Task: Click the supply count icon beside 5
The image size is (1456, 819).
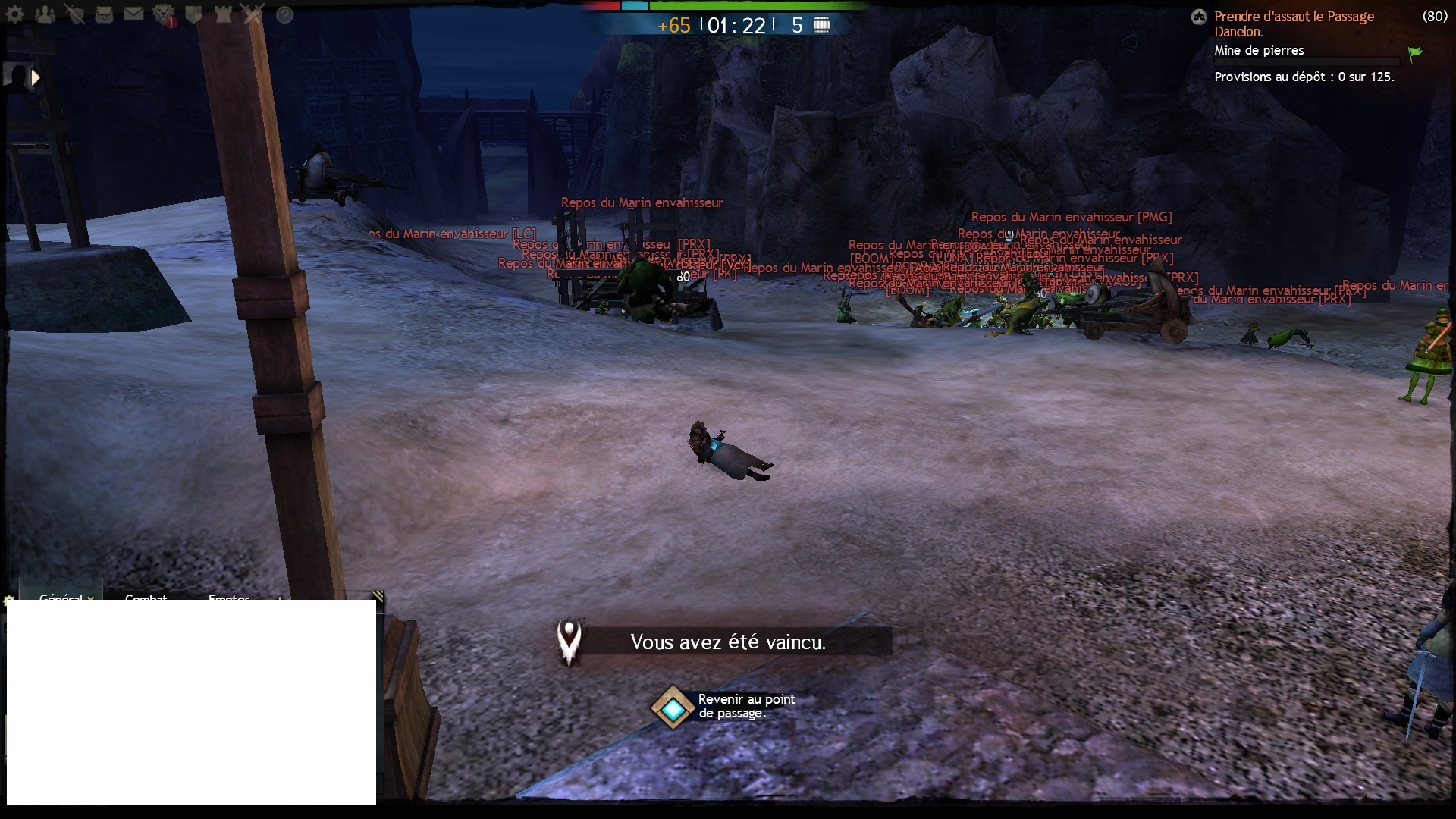Action: (821, 25)
